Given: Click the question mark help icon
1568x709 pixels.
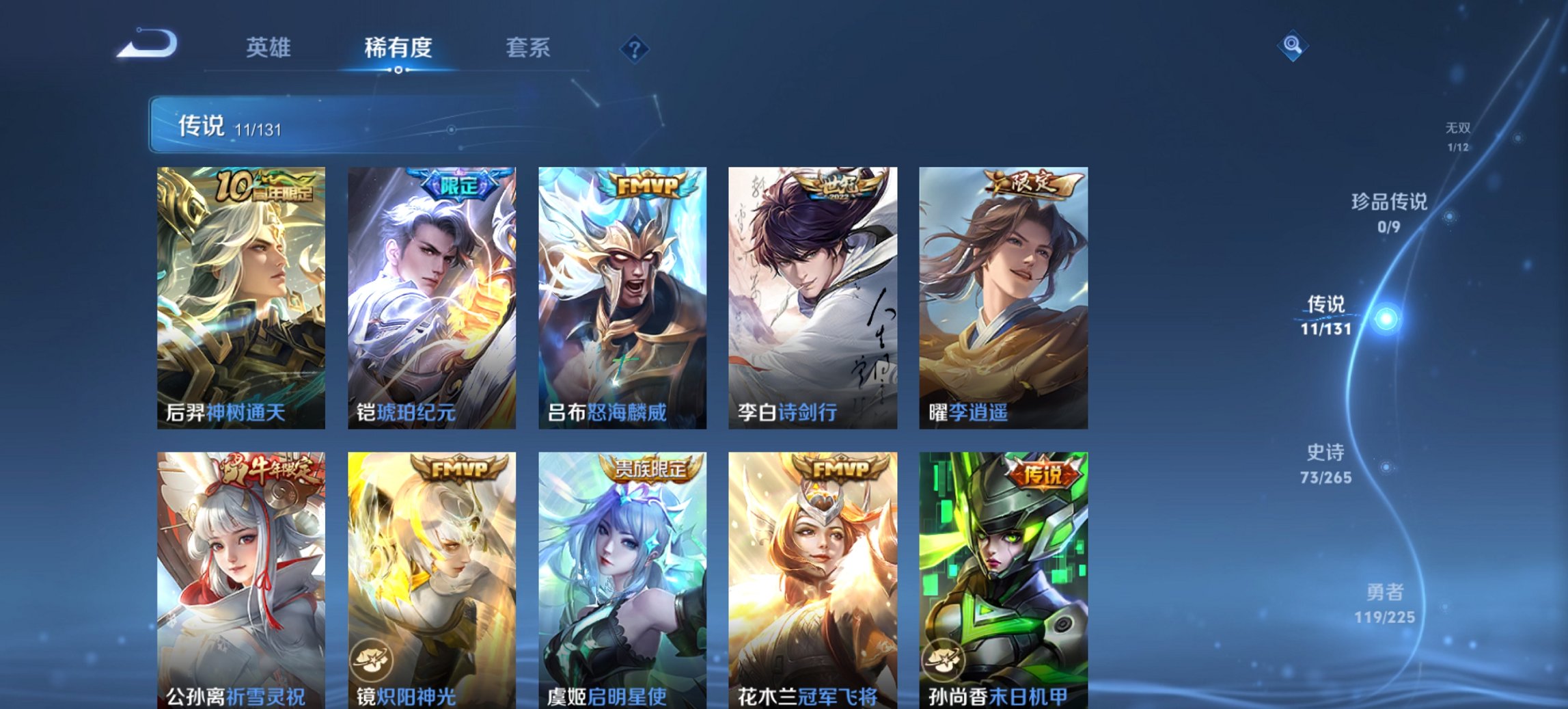Looking at the screenshot, I should point(636,48).
